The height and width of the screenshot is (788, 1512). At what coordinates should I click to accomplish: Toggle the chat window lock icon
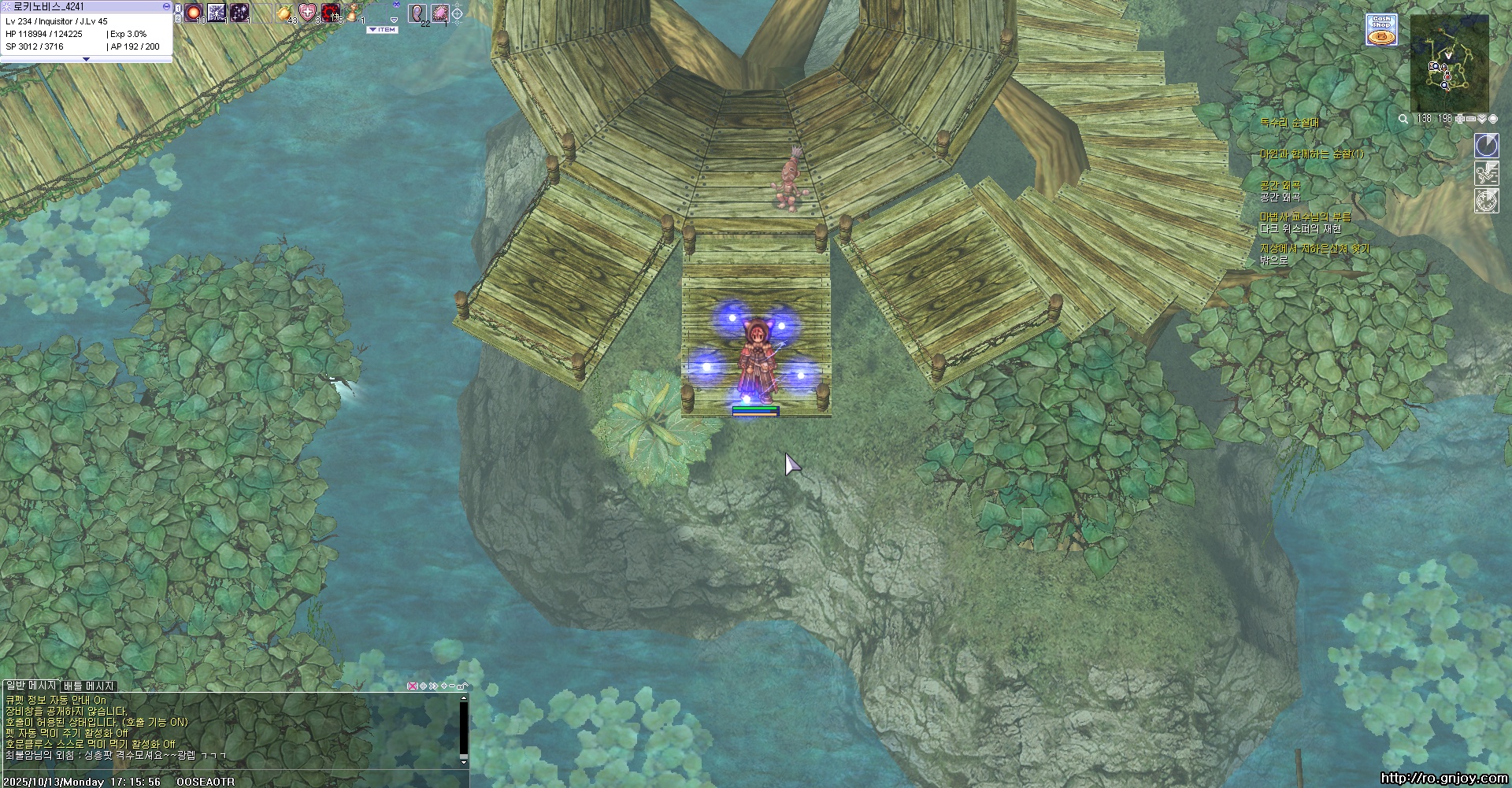click(462, 686)
